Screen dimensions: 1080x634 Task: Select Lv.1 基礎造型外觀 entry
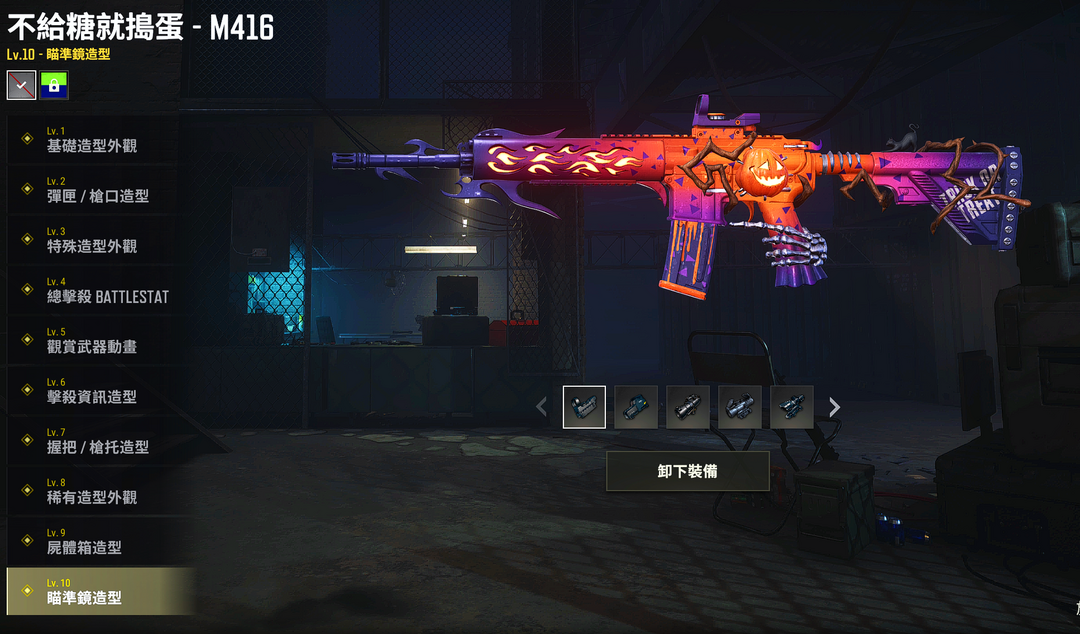click(92, 140)
